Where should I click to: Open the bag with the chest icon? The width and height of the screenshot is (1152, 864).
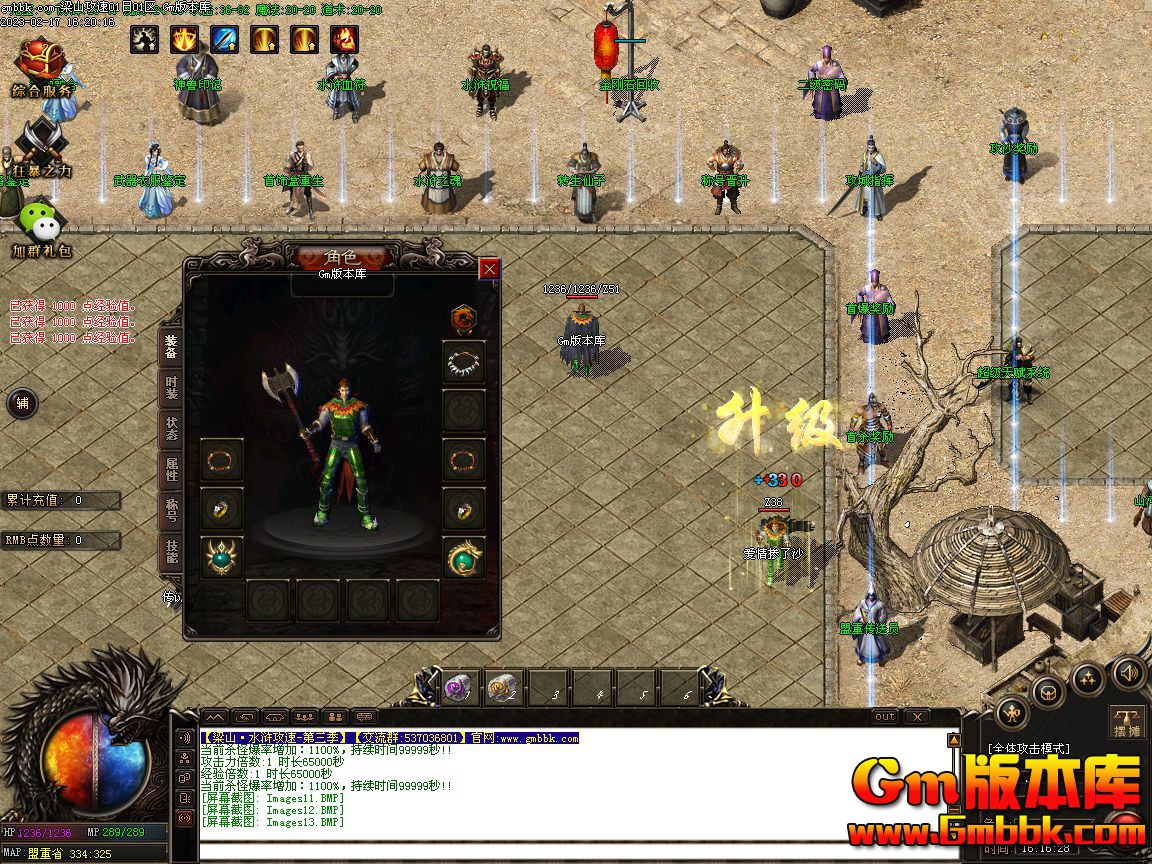1048,691
